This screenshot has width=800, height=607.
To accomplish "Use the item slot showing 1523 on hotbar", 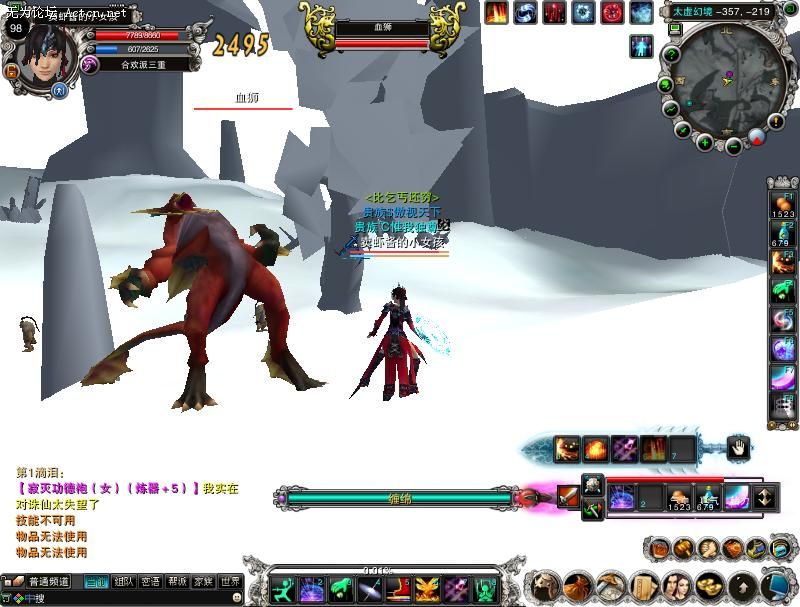I will pos(679,497).
